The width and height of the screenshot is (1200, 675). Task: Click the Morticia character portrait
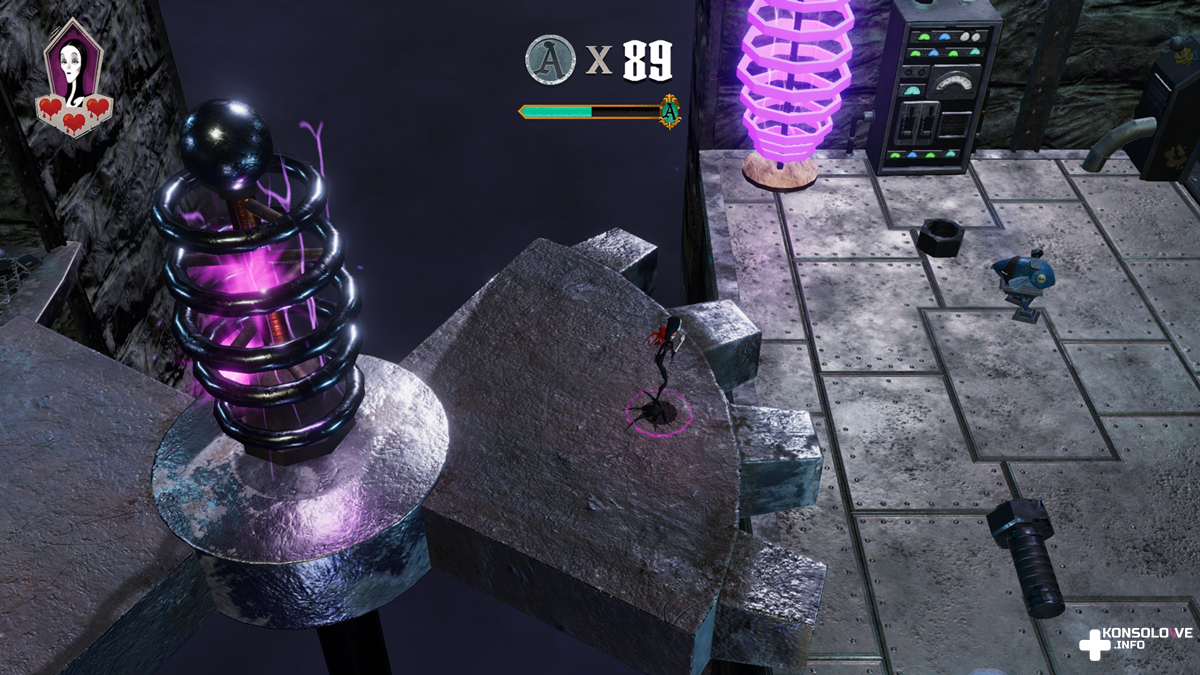[71, 60]
